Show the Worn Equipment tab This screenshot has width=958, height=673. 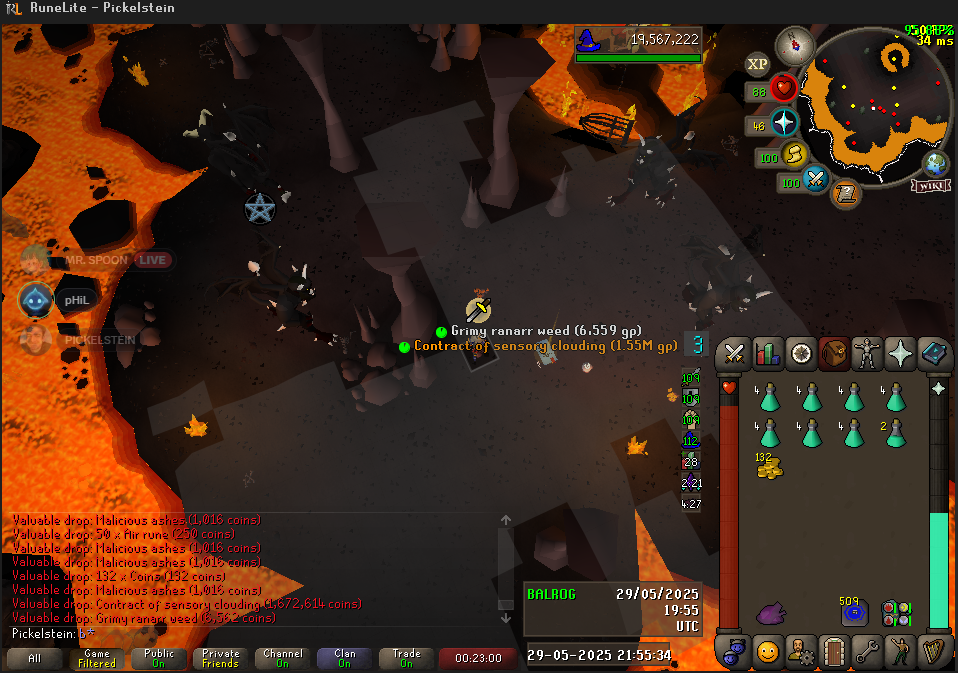coord(869,353)
